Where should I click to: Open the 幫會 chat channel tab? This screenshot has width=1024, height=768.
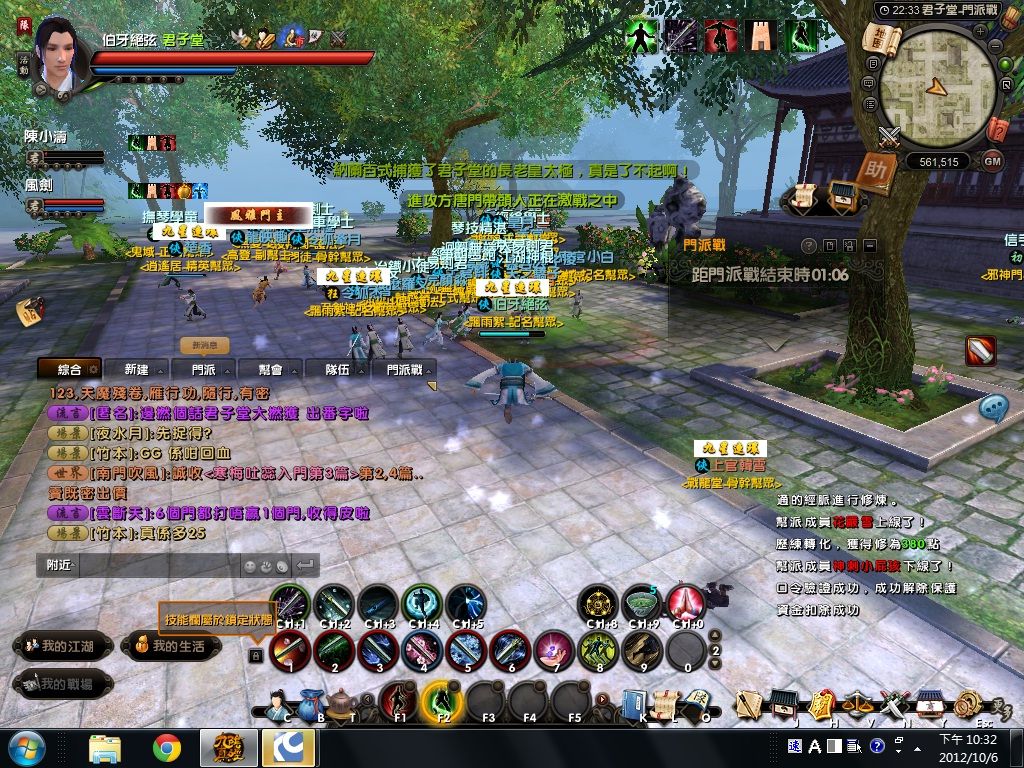271,369
